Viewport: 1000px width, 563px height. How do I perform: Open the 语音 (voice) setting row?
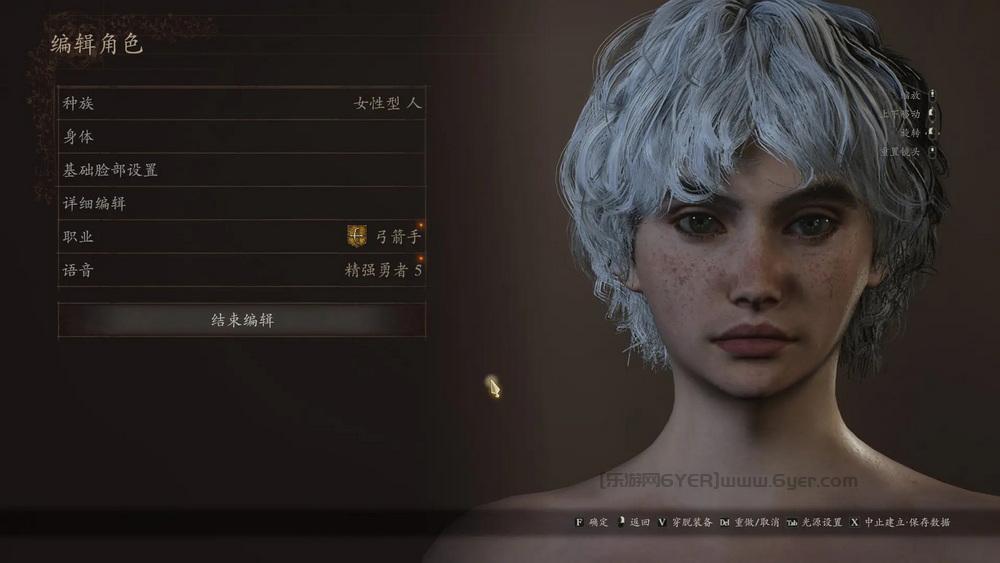[x=241, y=270]
